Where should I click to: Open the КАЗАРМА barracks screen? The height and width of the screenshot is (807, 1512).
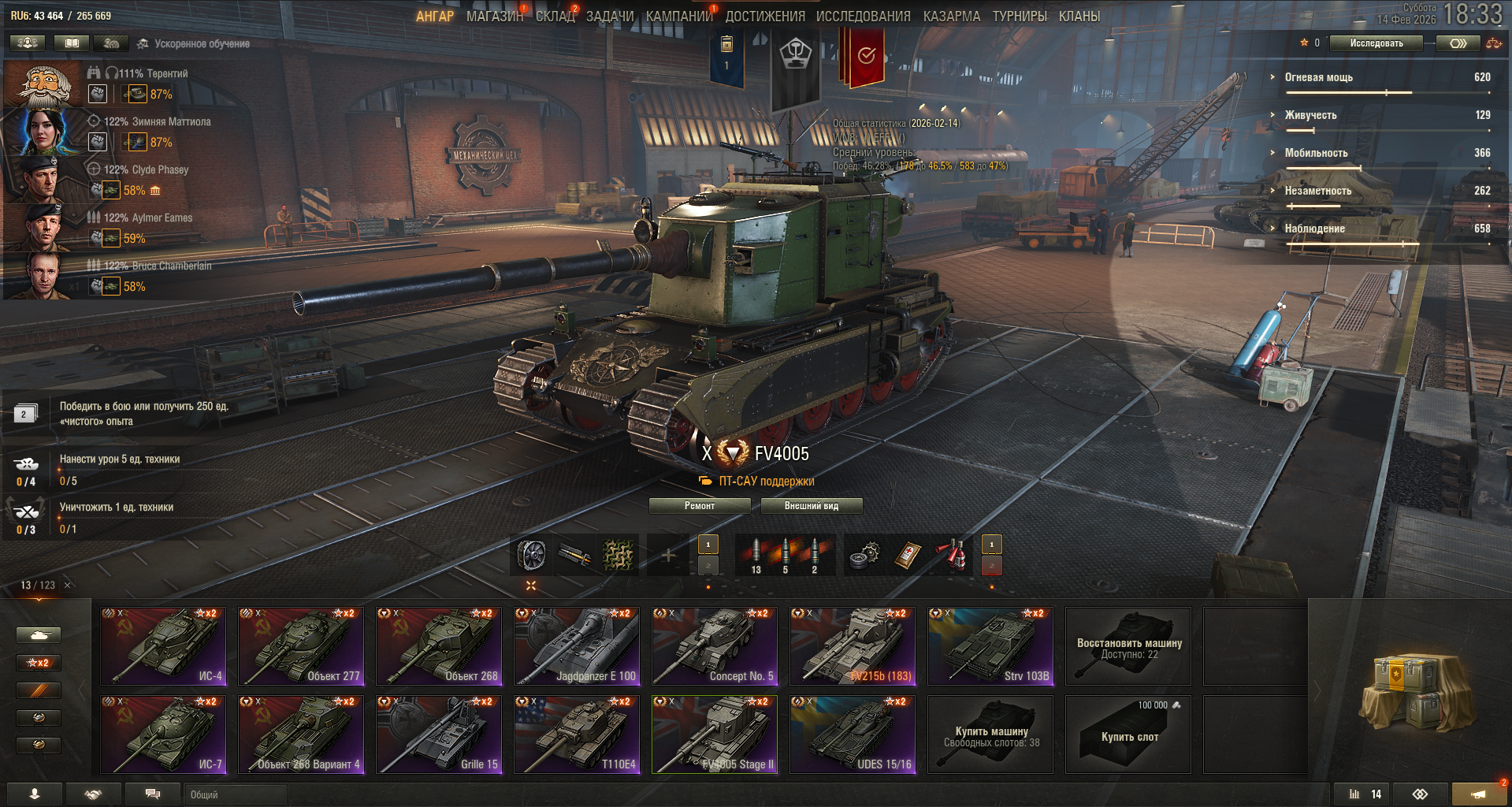tap(951, 16)
